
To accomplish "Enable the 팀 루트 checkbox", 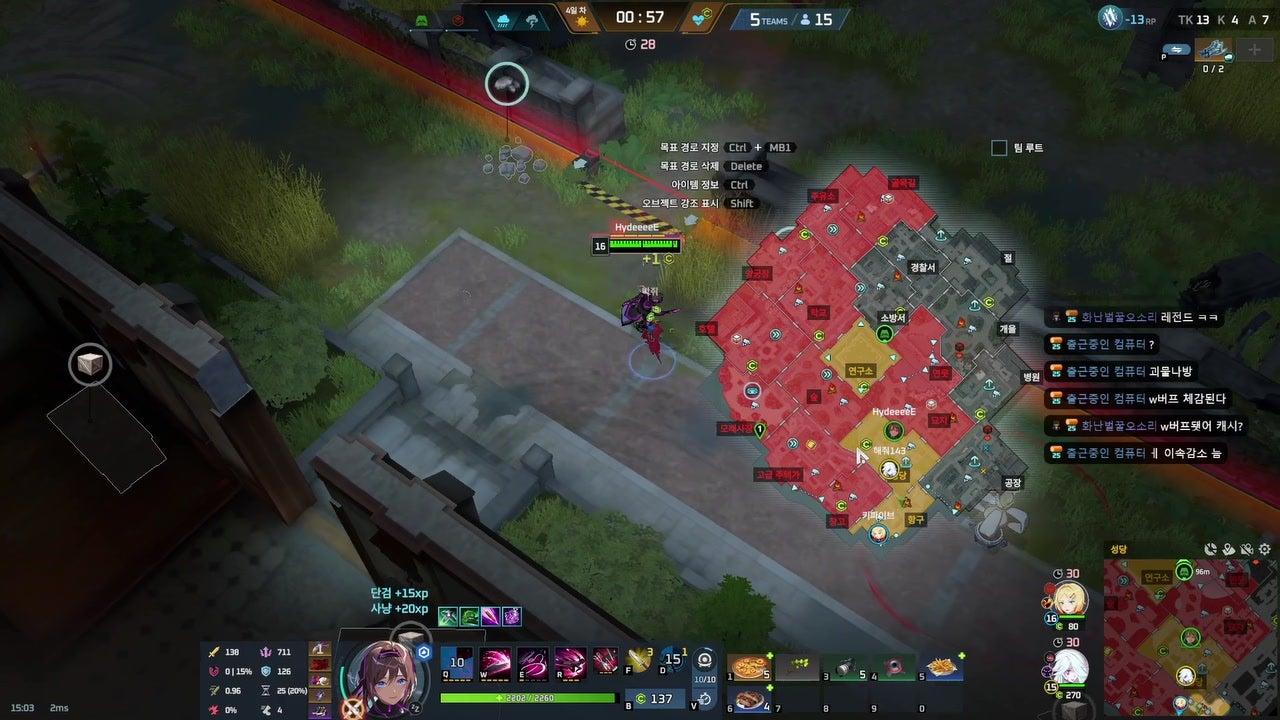I will point(998,147).
